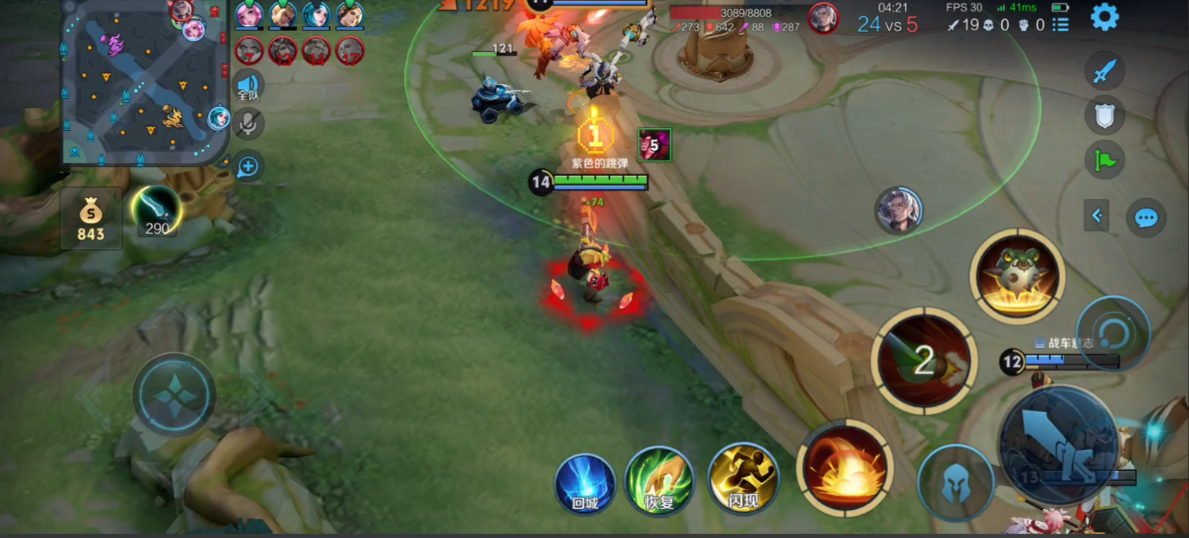1189x538 pixels.
Task: Send the shield defend signal
Action: [1104, 116]
